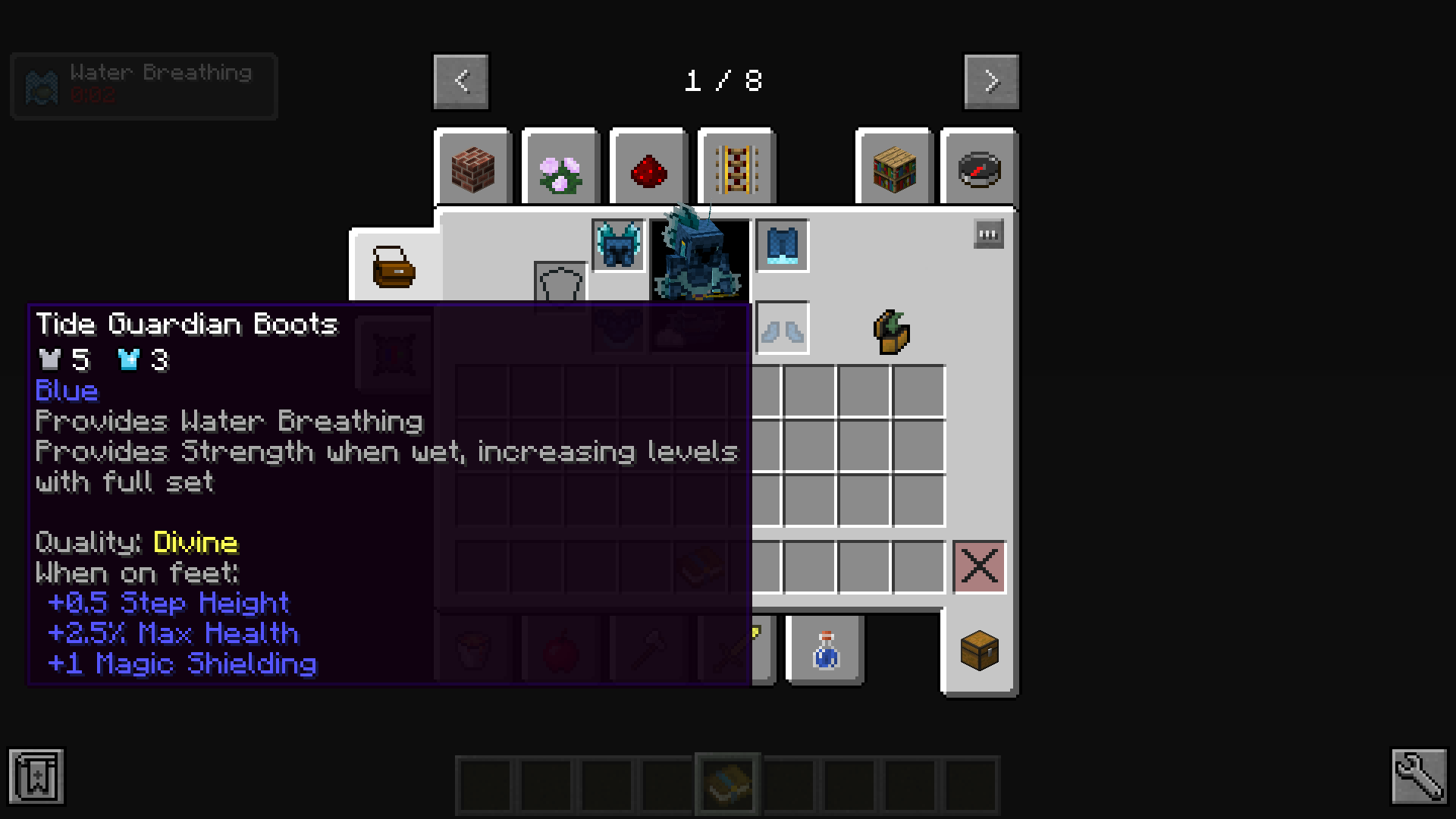Select the pink petals category icon
Image resolution: width=1456 pixels, height=819 pixels.
pos(560,168)
